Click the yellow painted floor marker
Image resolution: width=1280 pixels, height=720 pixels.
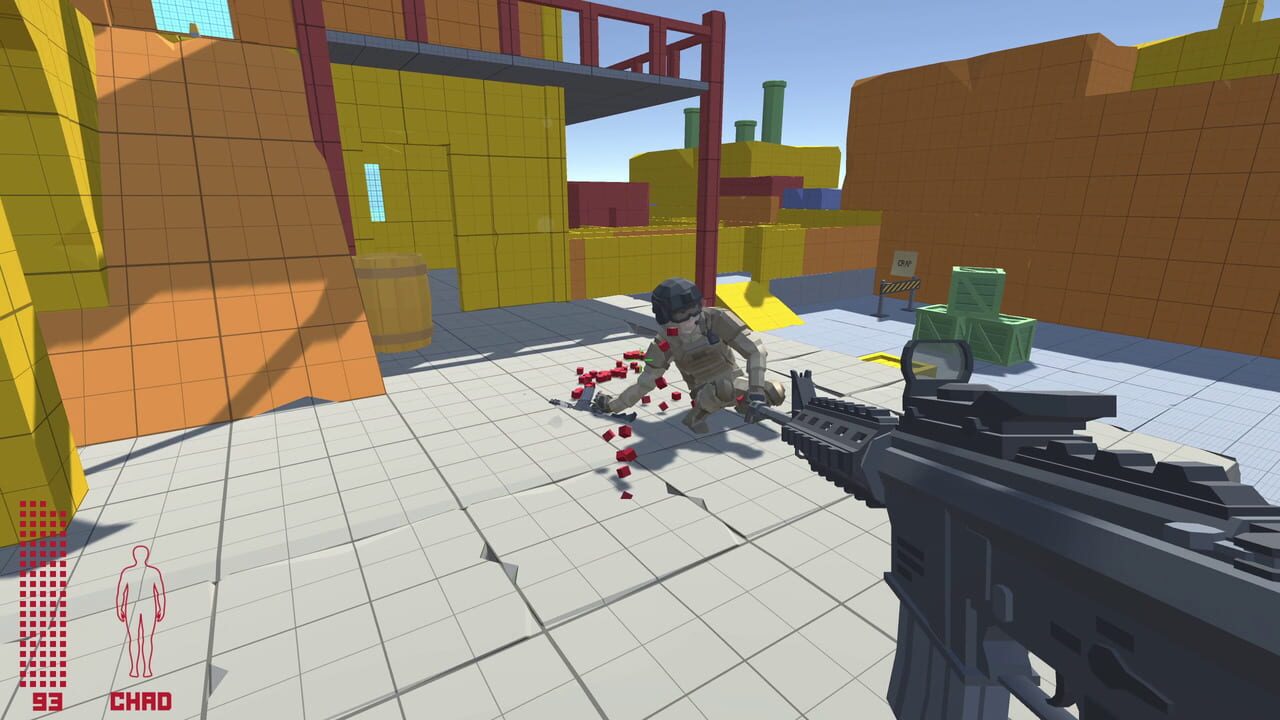tap(880, 360)
